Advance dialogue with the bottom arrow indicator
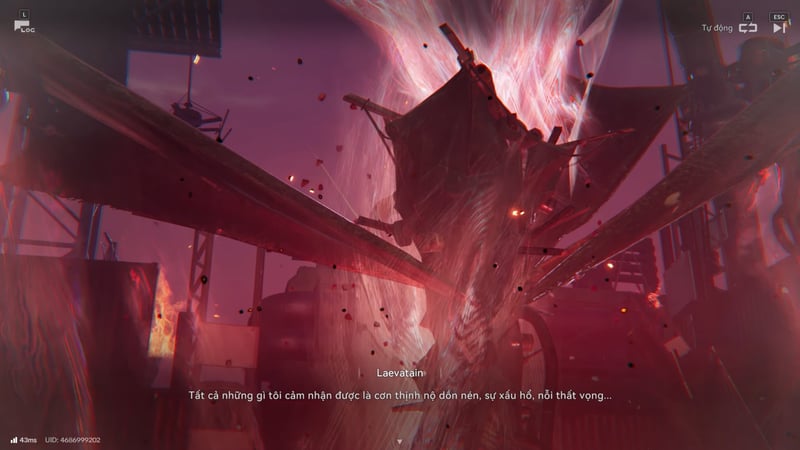800x450 pixels. coord(399,441)
